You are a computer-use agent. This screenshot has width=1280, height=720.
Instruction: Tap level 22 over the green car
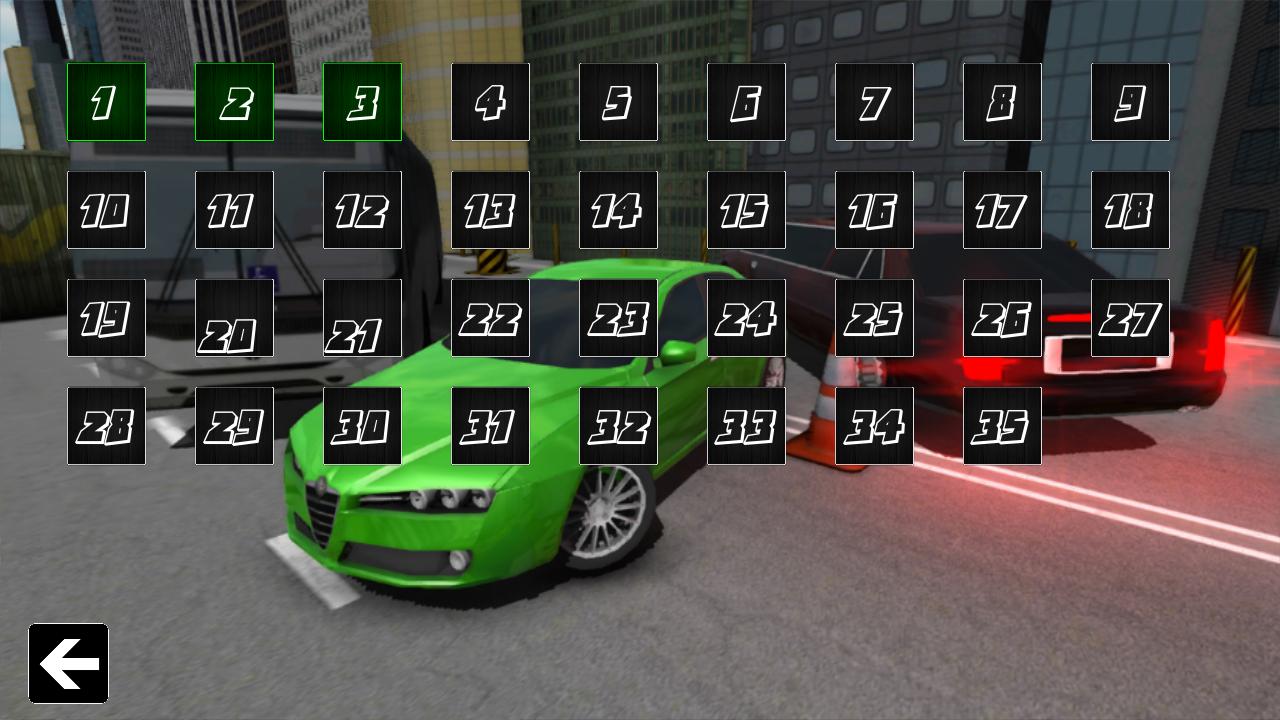pos(490,317)
